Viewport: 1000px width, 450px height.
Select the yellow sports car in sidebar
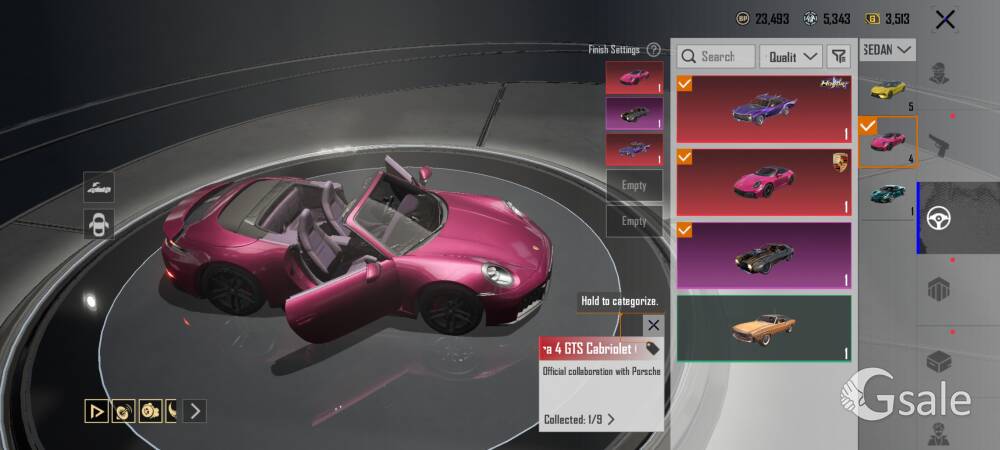[887, 90]
